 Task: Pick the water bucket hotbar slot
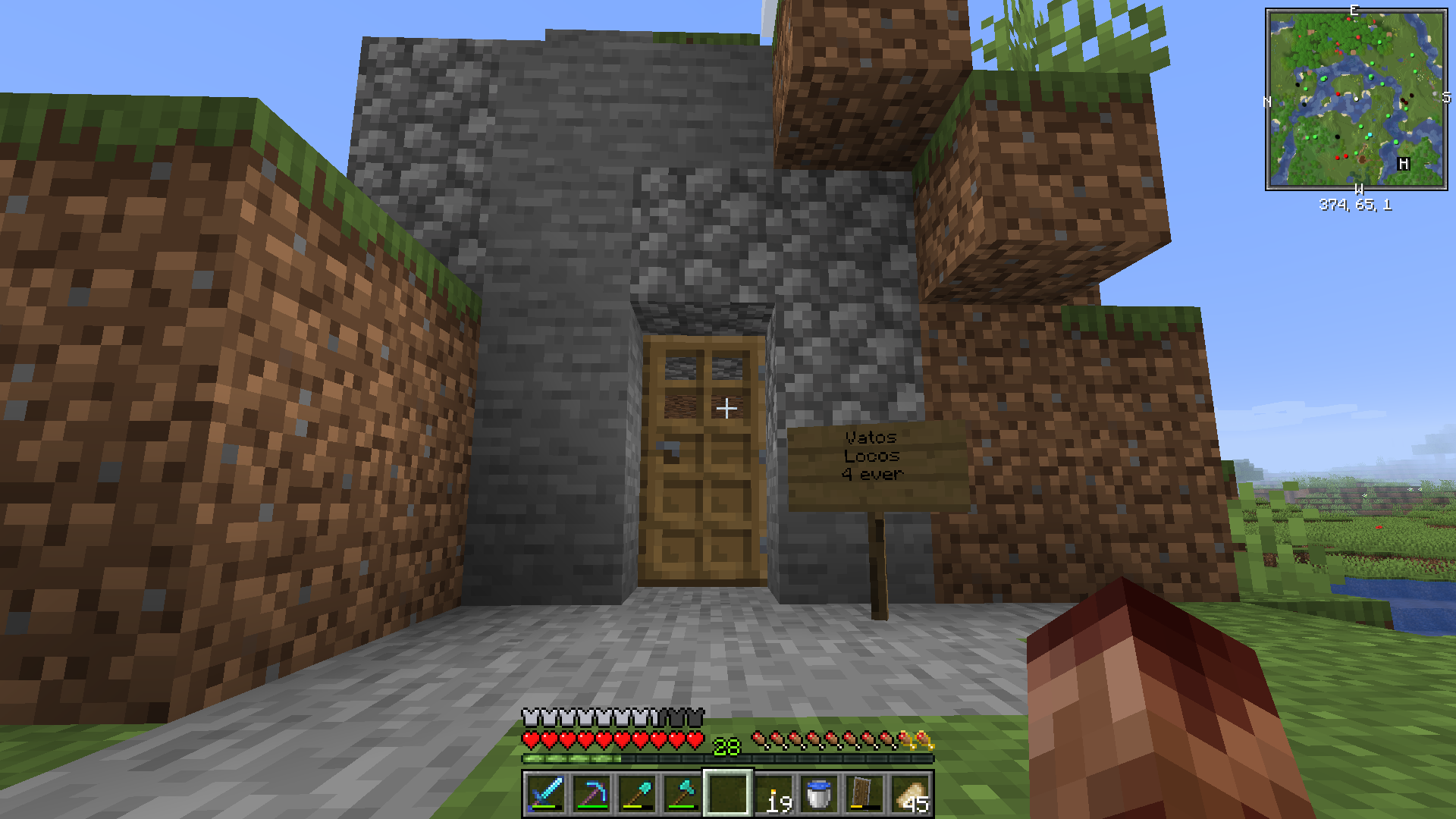click(819, 794)
